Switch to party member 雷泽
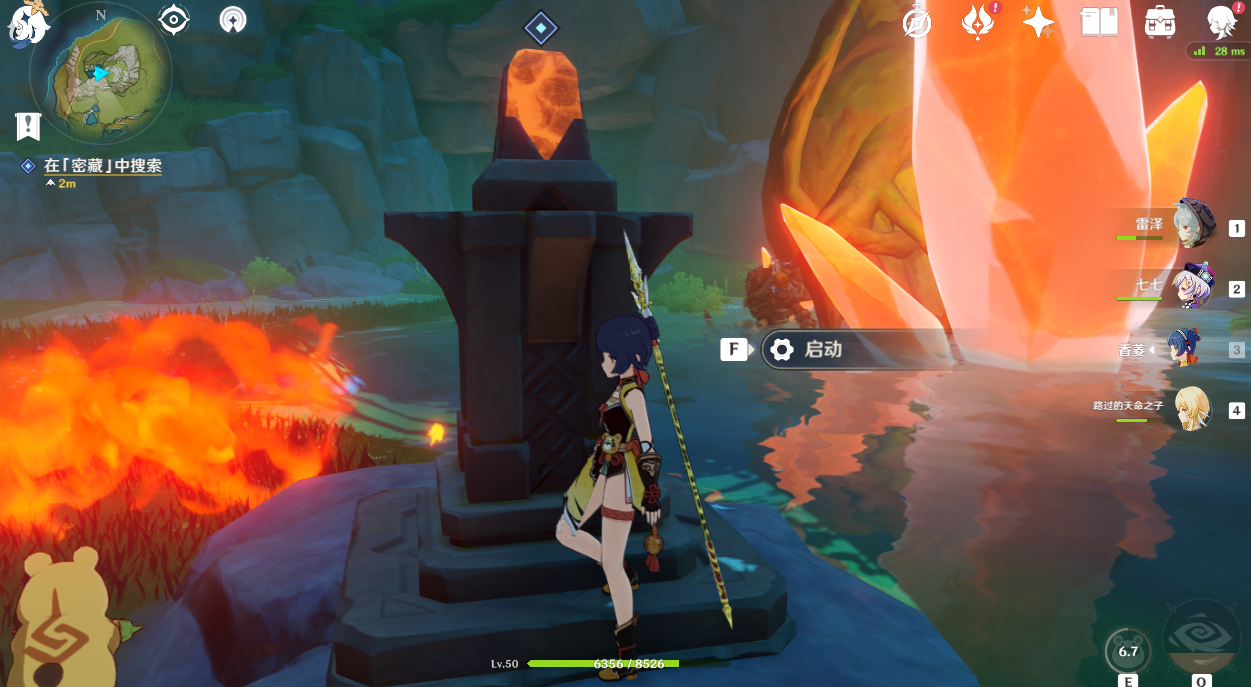Image resolution: width=1251 pixels, height=687 pixels. click(x=1192, y=224)
